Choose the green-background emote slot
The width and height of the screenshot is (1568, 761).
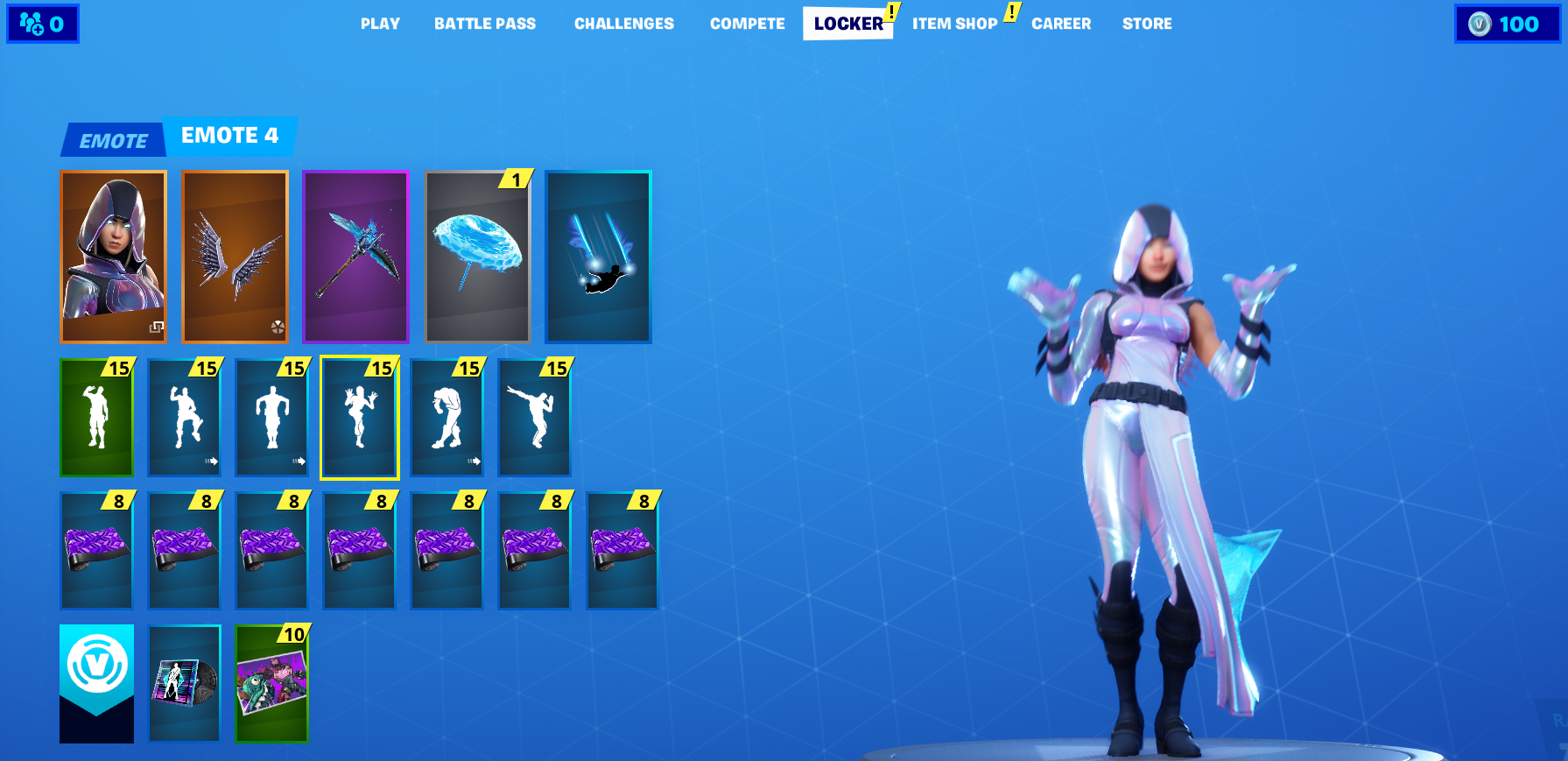96,418
